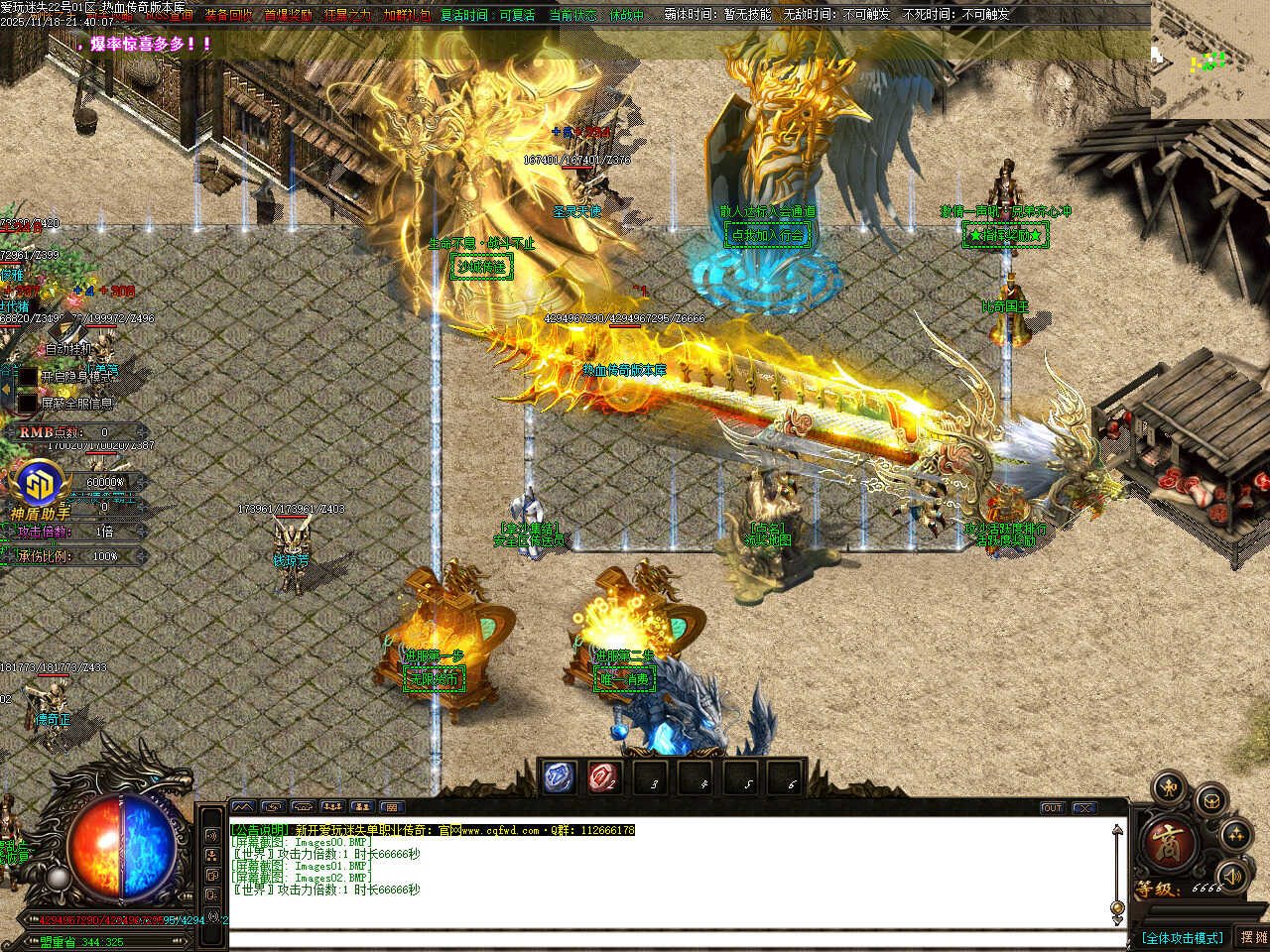Screen dimensions: 1270x952
Task: Open the 装备回收 equipment recycle menu
Action: click(228, 16)
